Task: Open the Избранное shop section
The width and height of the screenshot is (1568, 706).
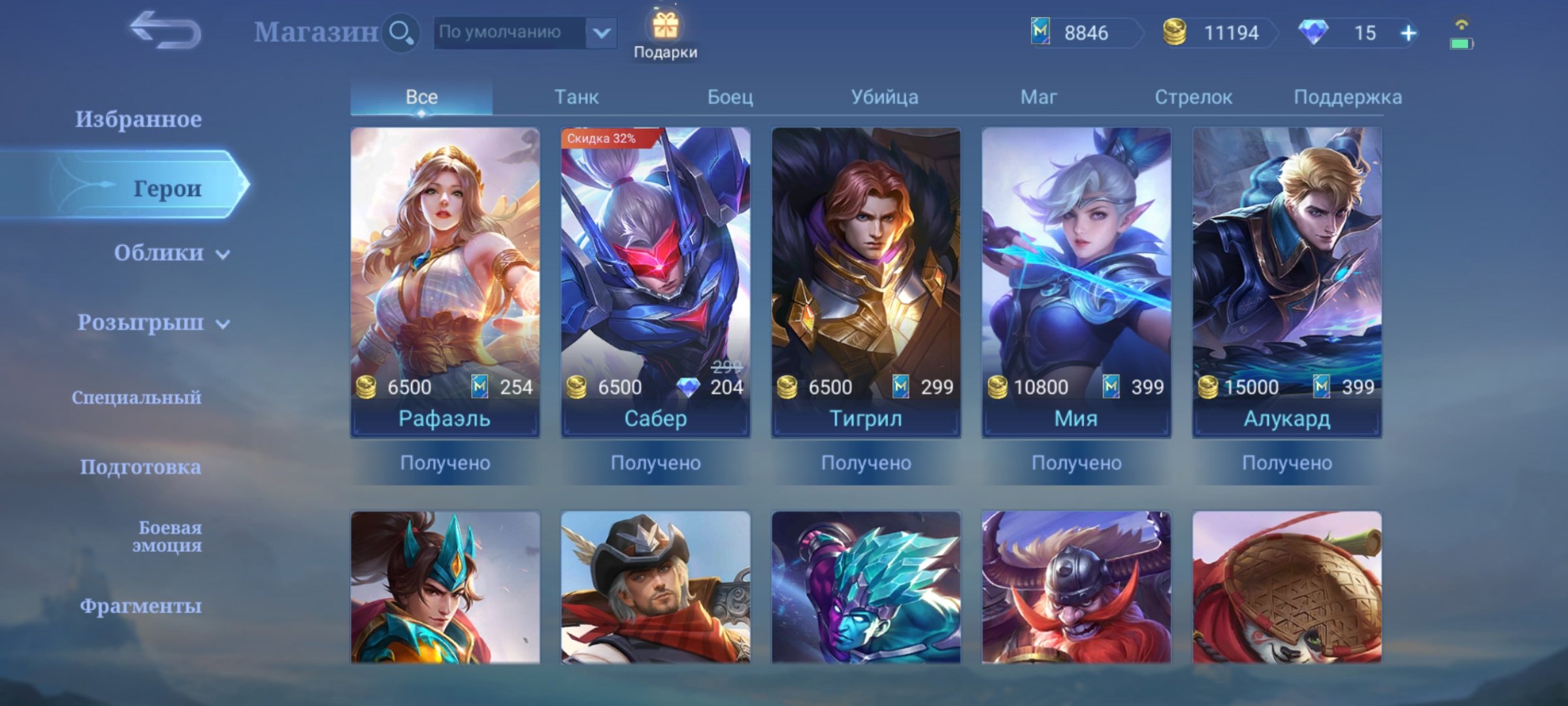Action: click(x=138, y=119)
